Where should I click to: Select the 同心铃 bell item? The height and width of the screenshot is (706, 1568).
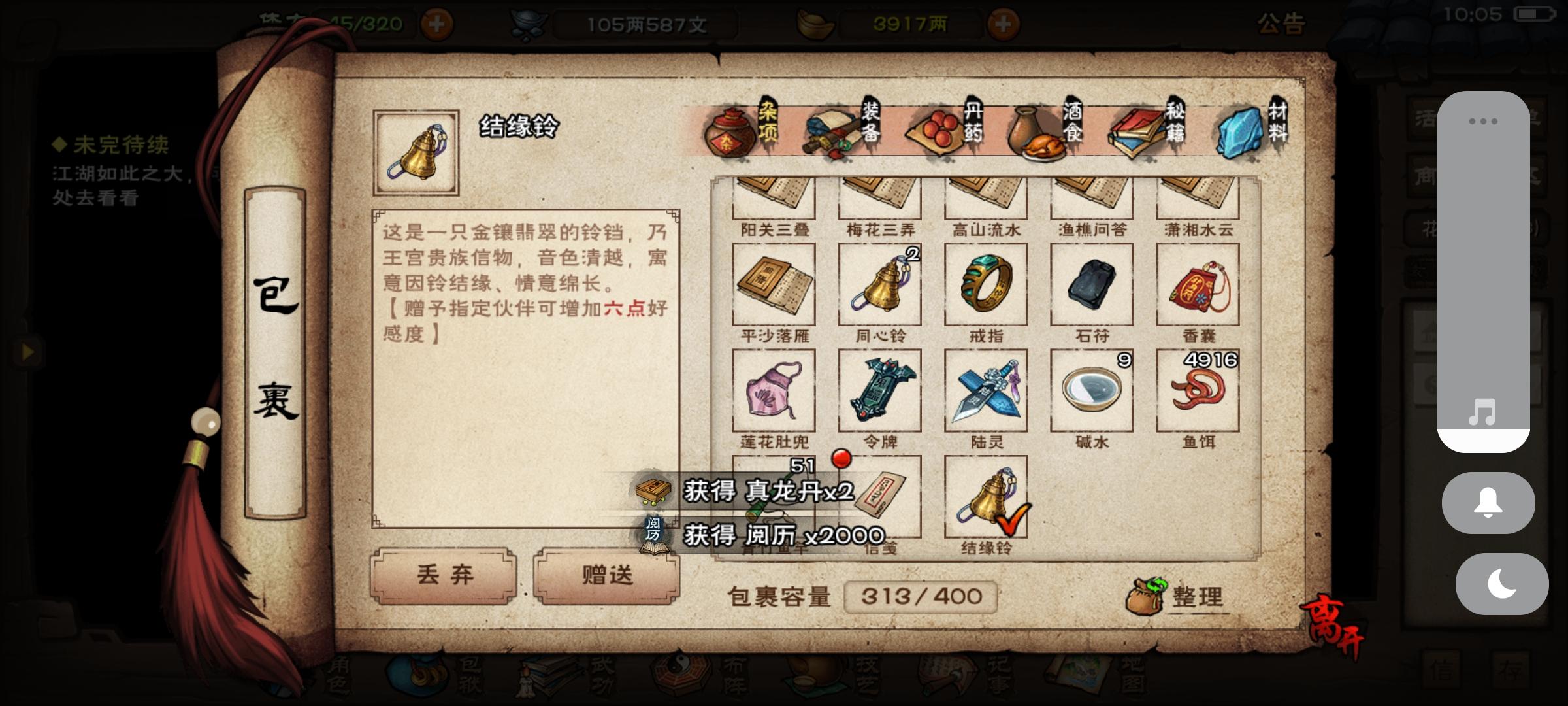point(879,286)
